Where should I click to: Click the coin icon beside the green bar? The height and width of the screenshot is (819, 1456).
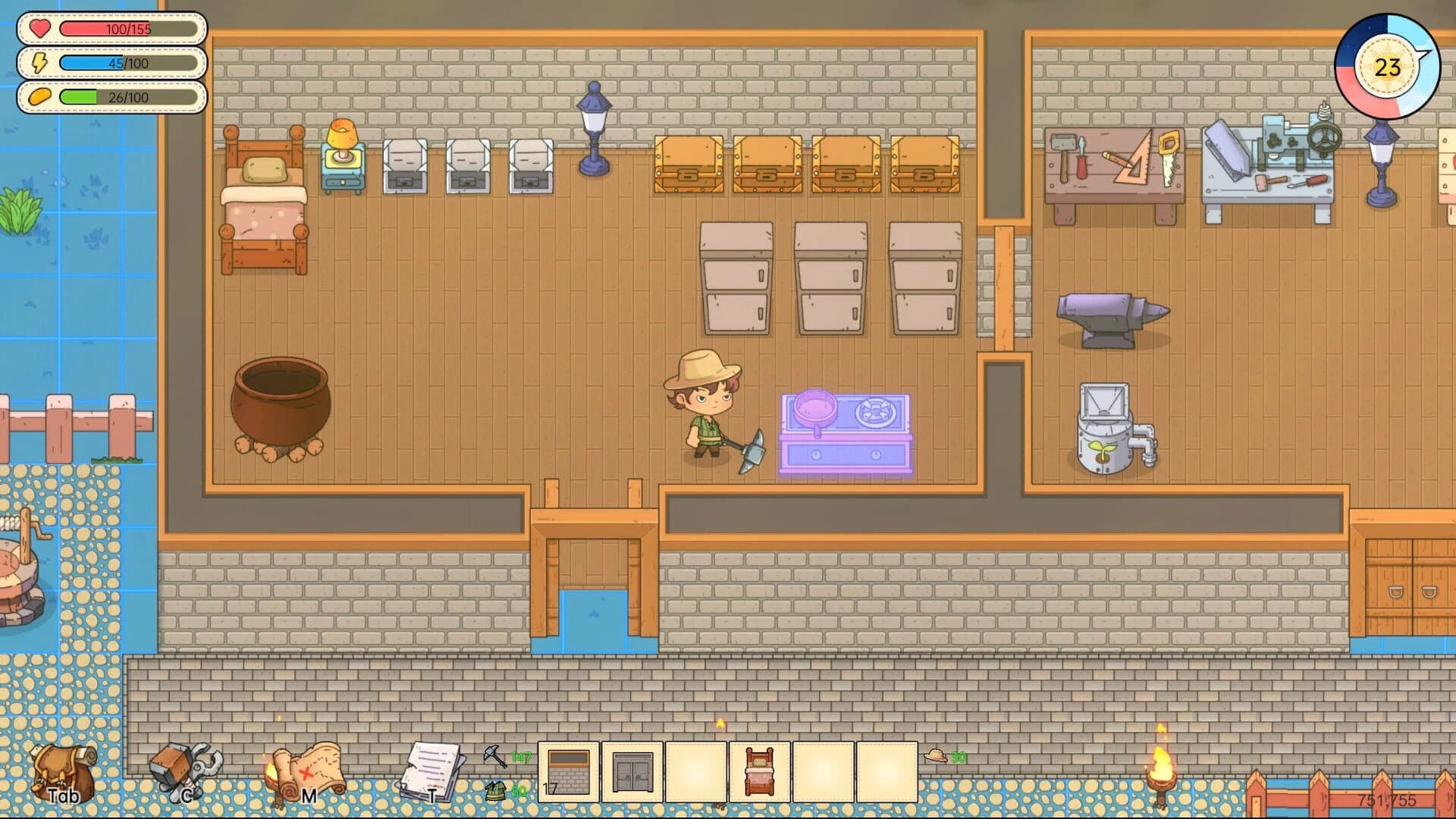tap(39, 97)
